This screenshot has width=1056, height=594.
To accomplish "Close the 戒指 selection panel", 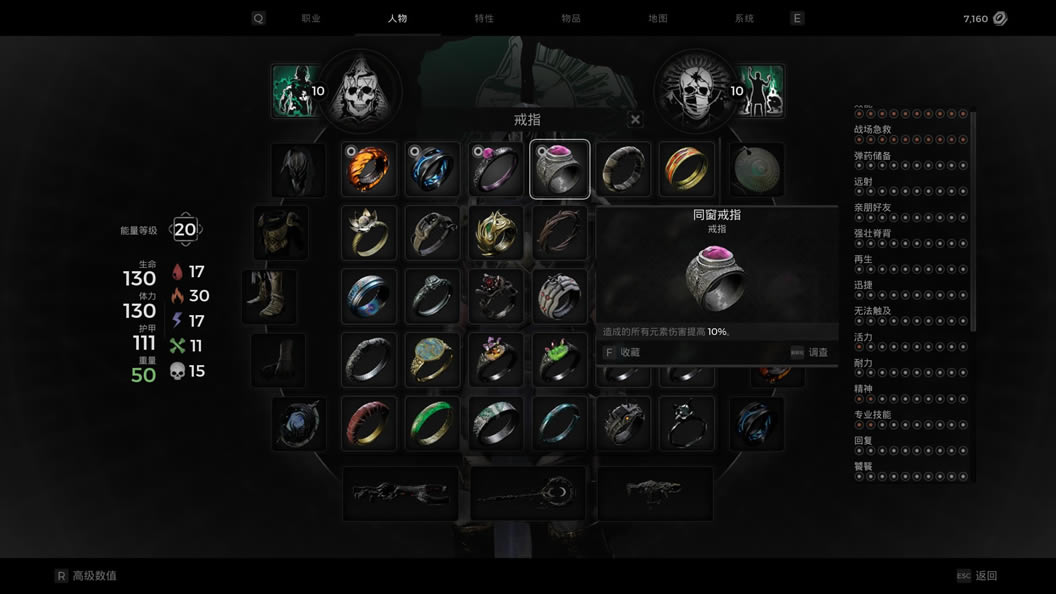I will (x=635, y=120).
